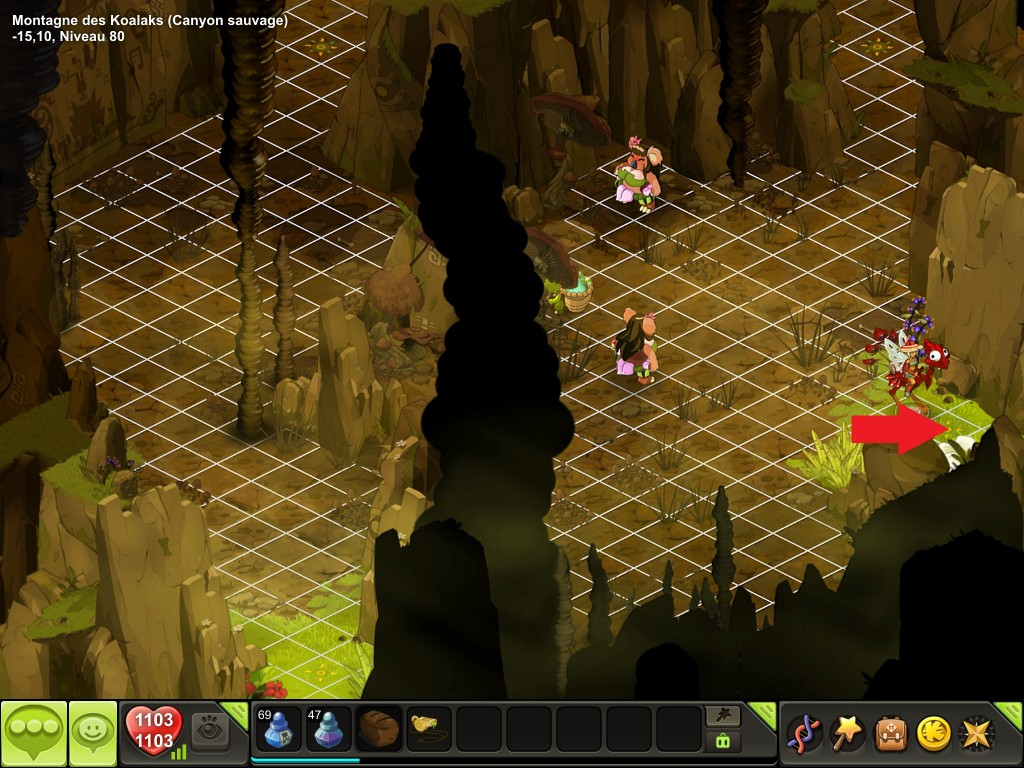Screen dimensions: 1024x768
Task: Open the compass star map
Action: point(976,733)
